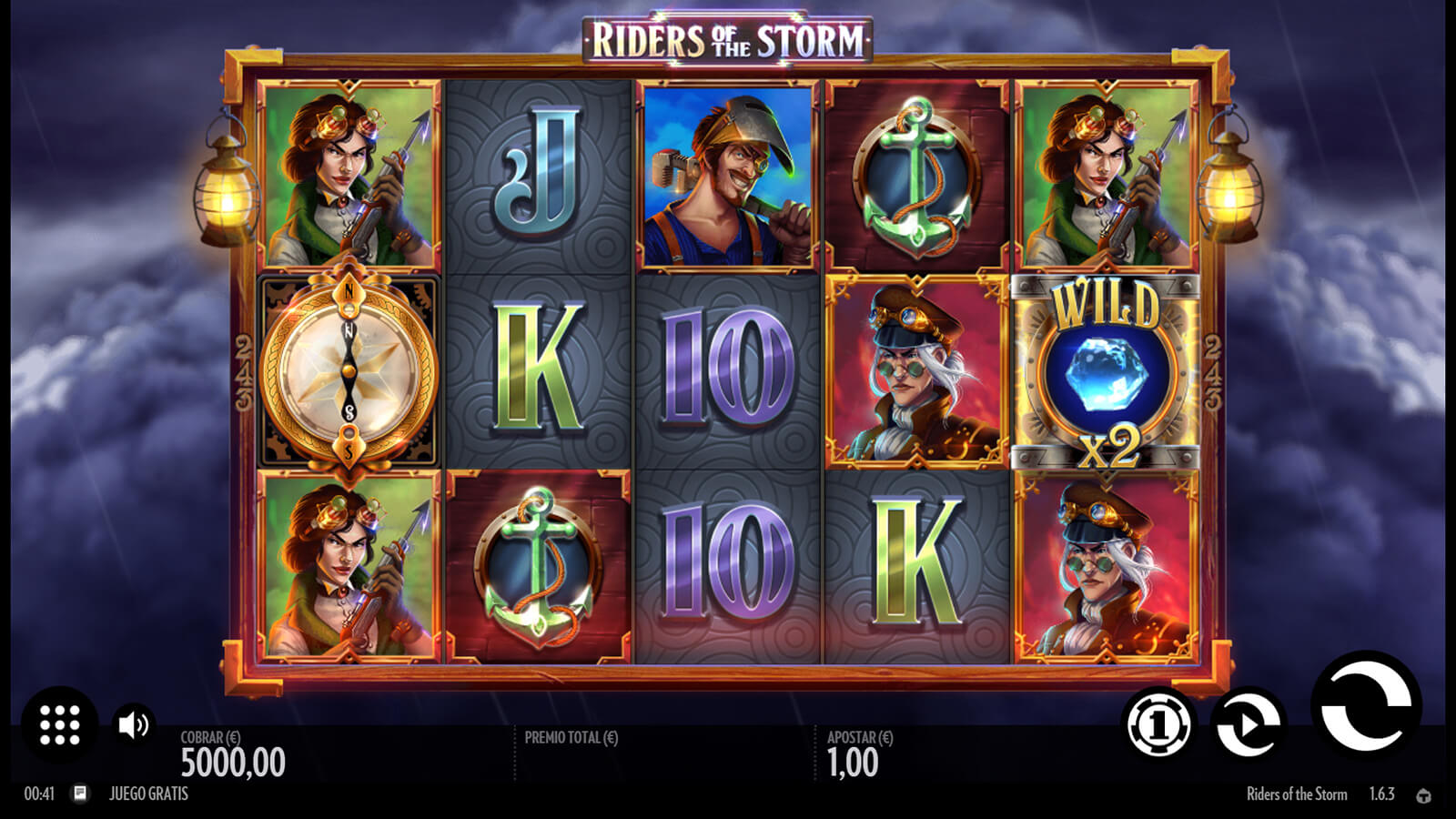
Task: Open the bet chip selector
Action: click(x=1158, y=724)
